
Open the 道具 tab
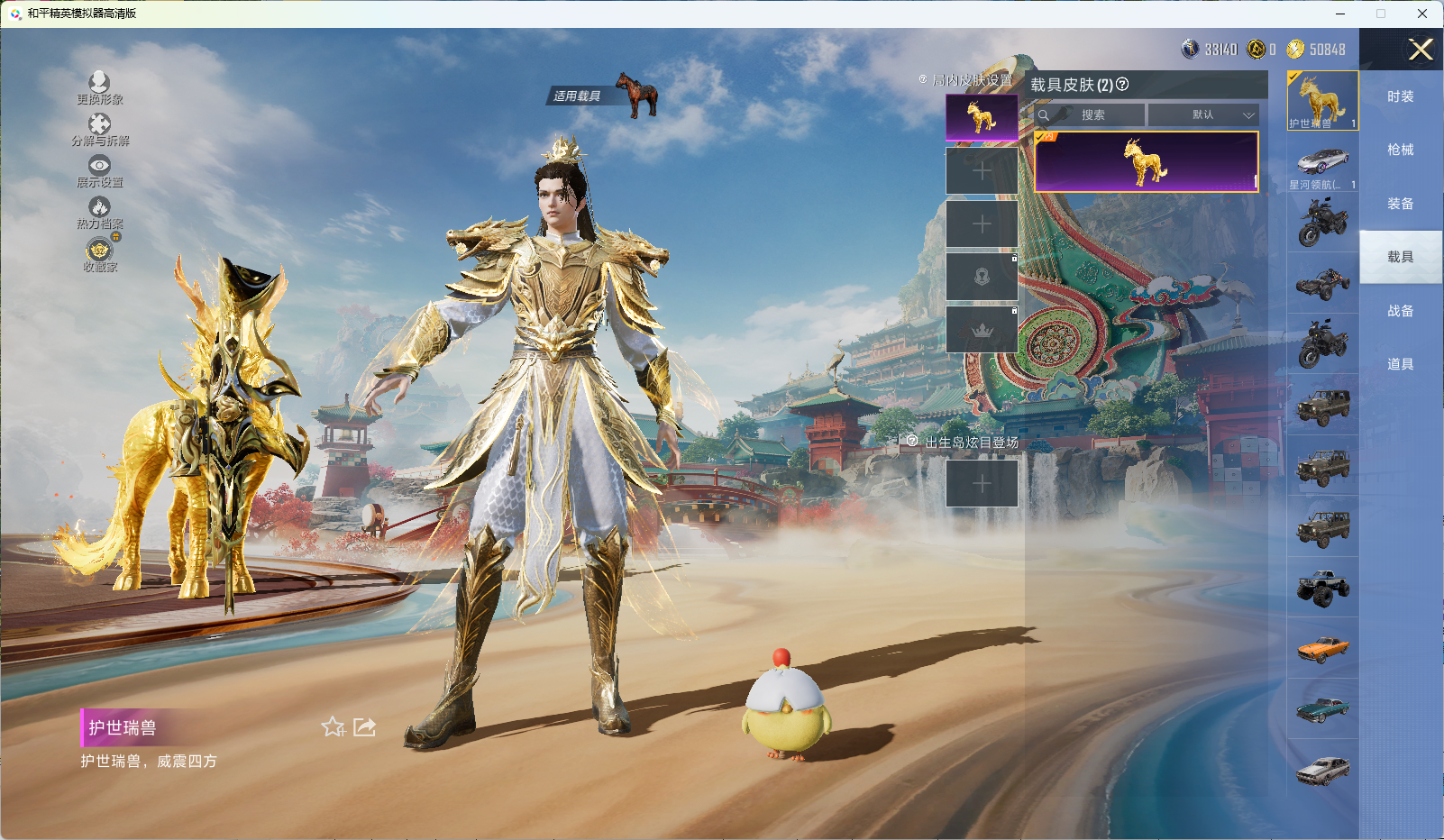1400,364
